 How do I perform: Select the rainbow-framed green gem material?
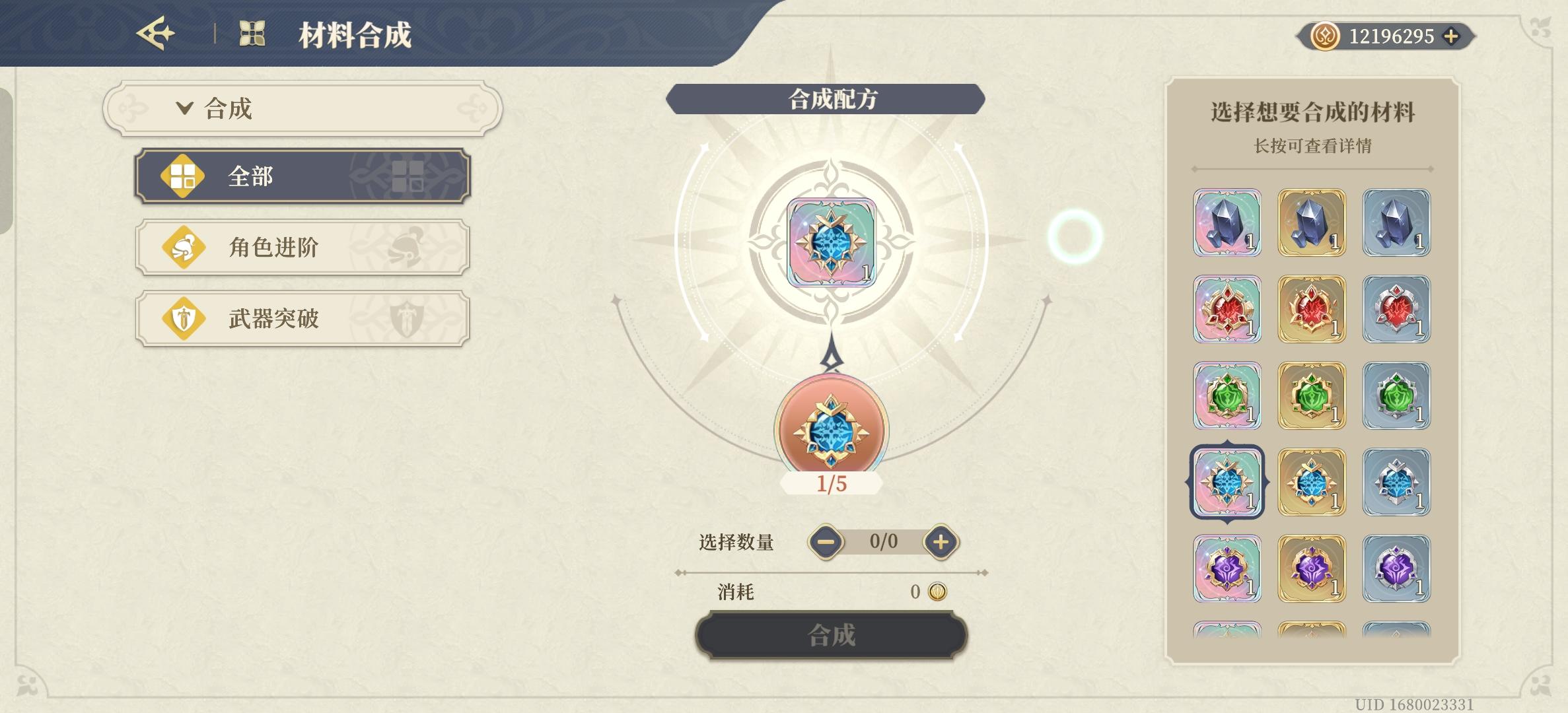pyautogui.click(x=1227, y=396)
